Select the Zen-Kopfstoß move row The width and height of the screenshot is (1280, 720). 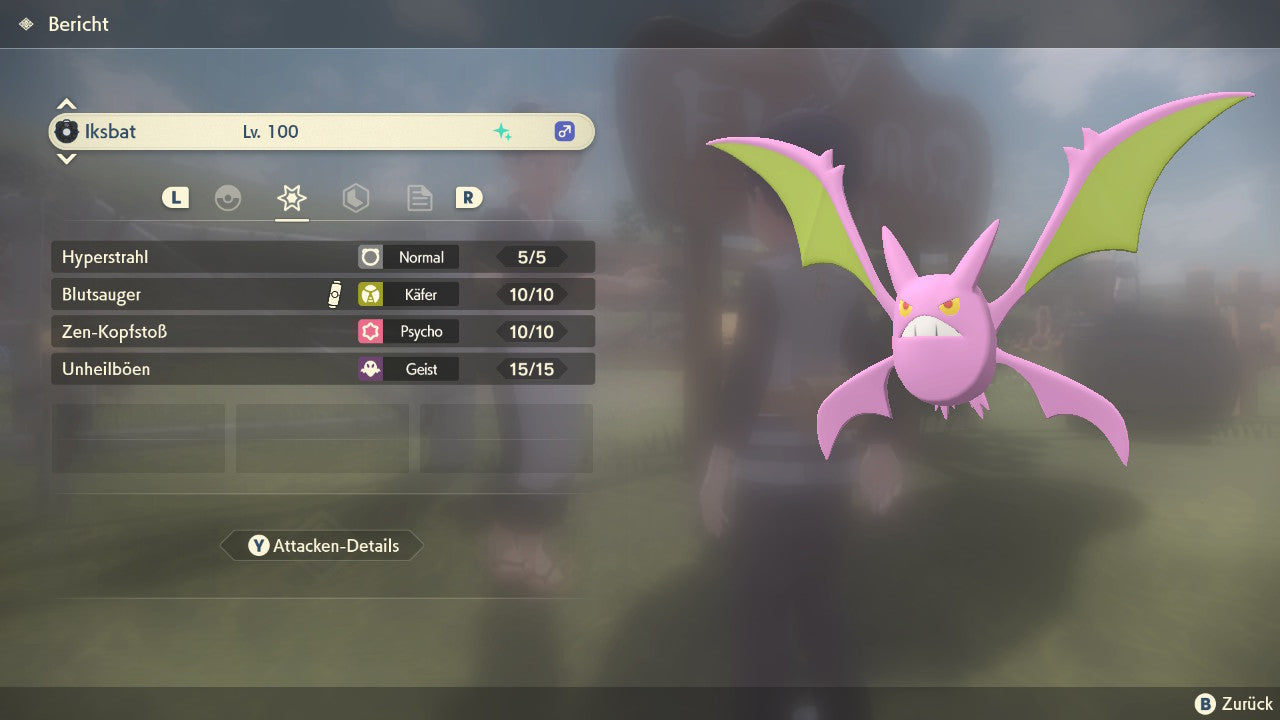point(322,331)
